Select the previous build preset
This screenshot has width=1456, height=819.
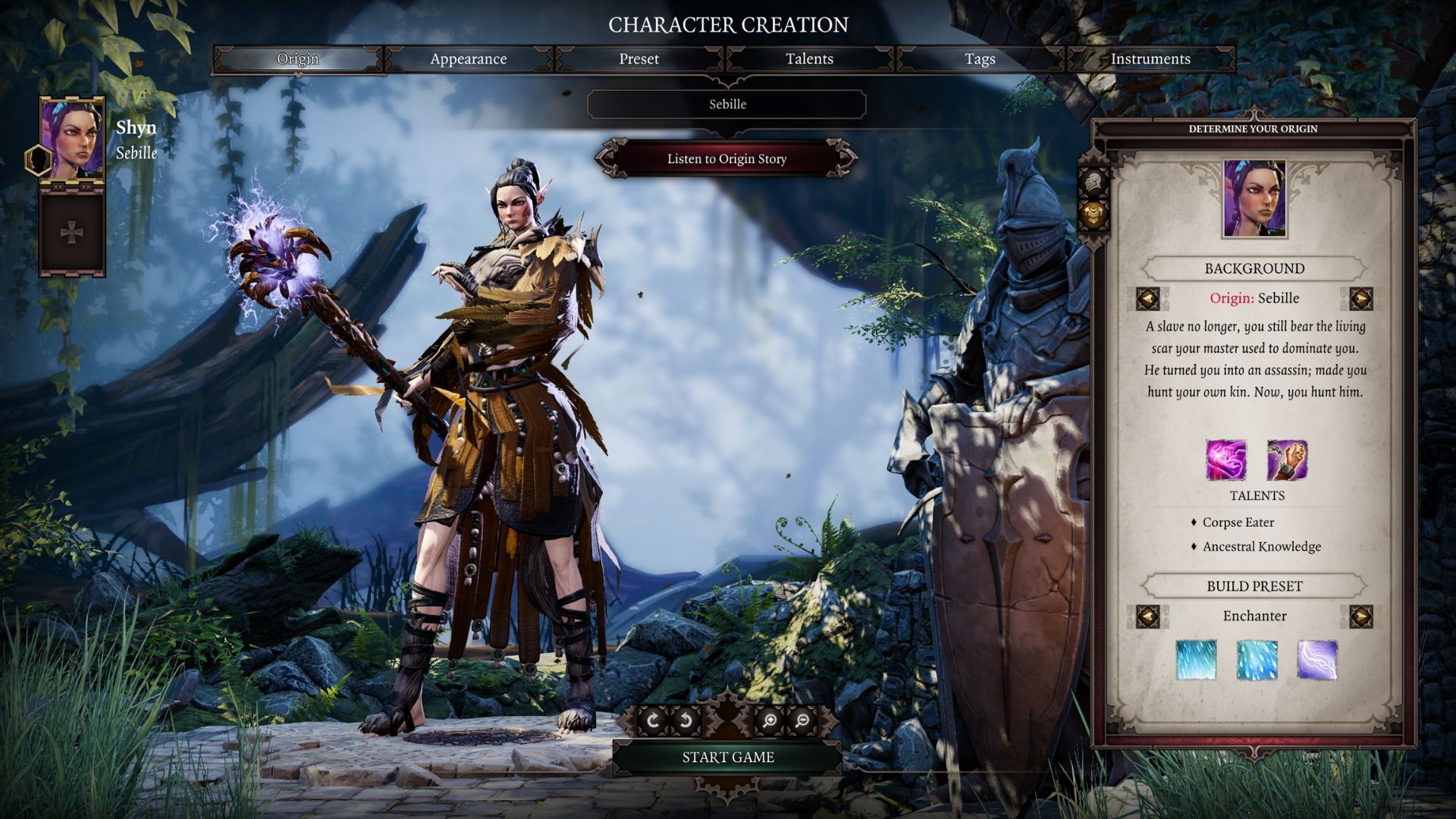[x=1147, y=616]
